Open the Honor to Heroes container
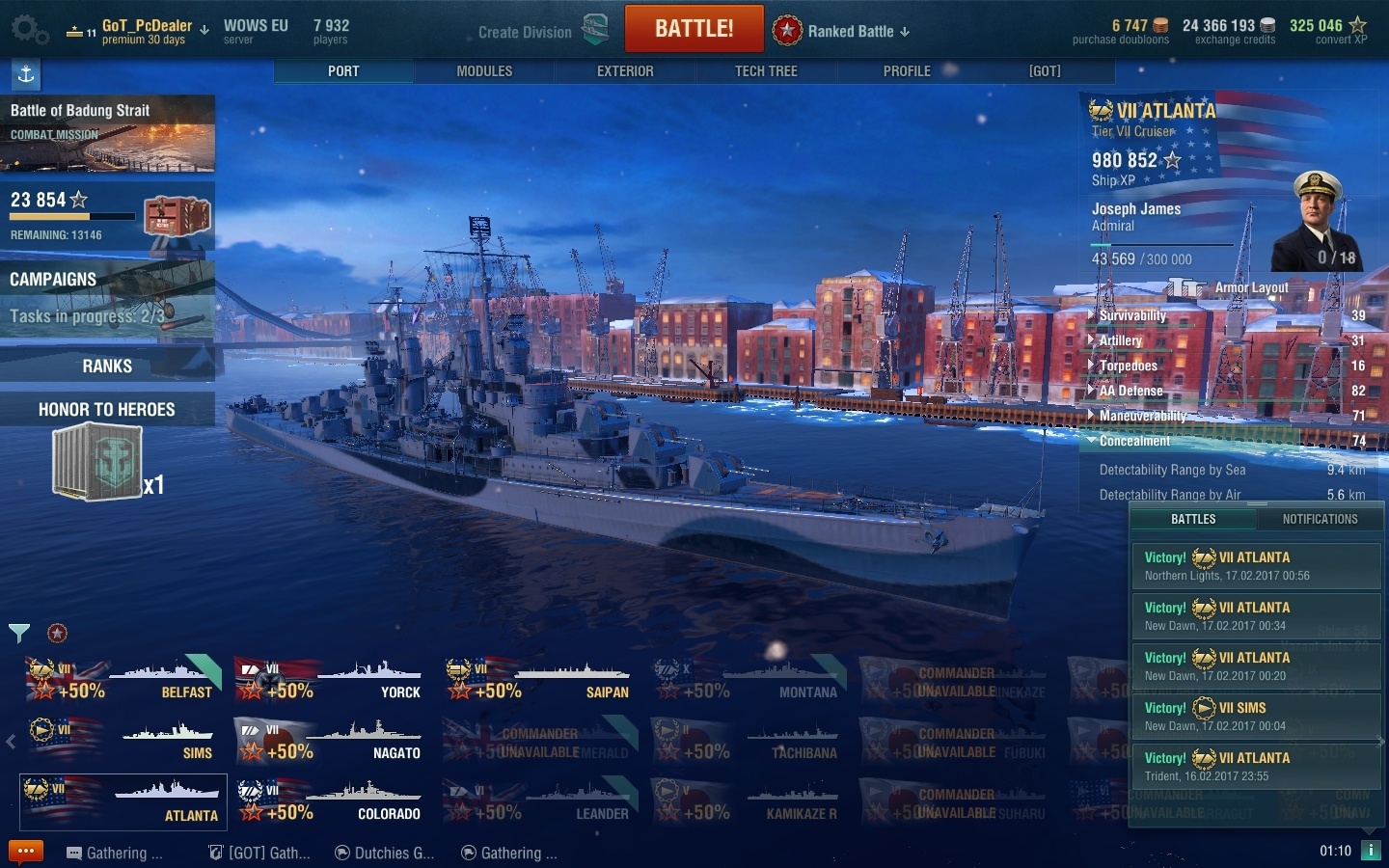The height and width of the screenshot is (868, 1389). [98, 462]
